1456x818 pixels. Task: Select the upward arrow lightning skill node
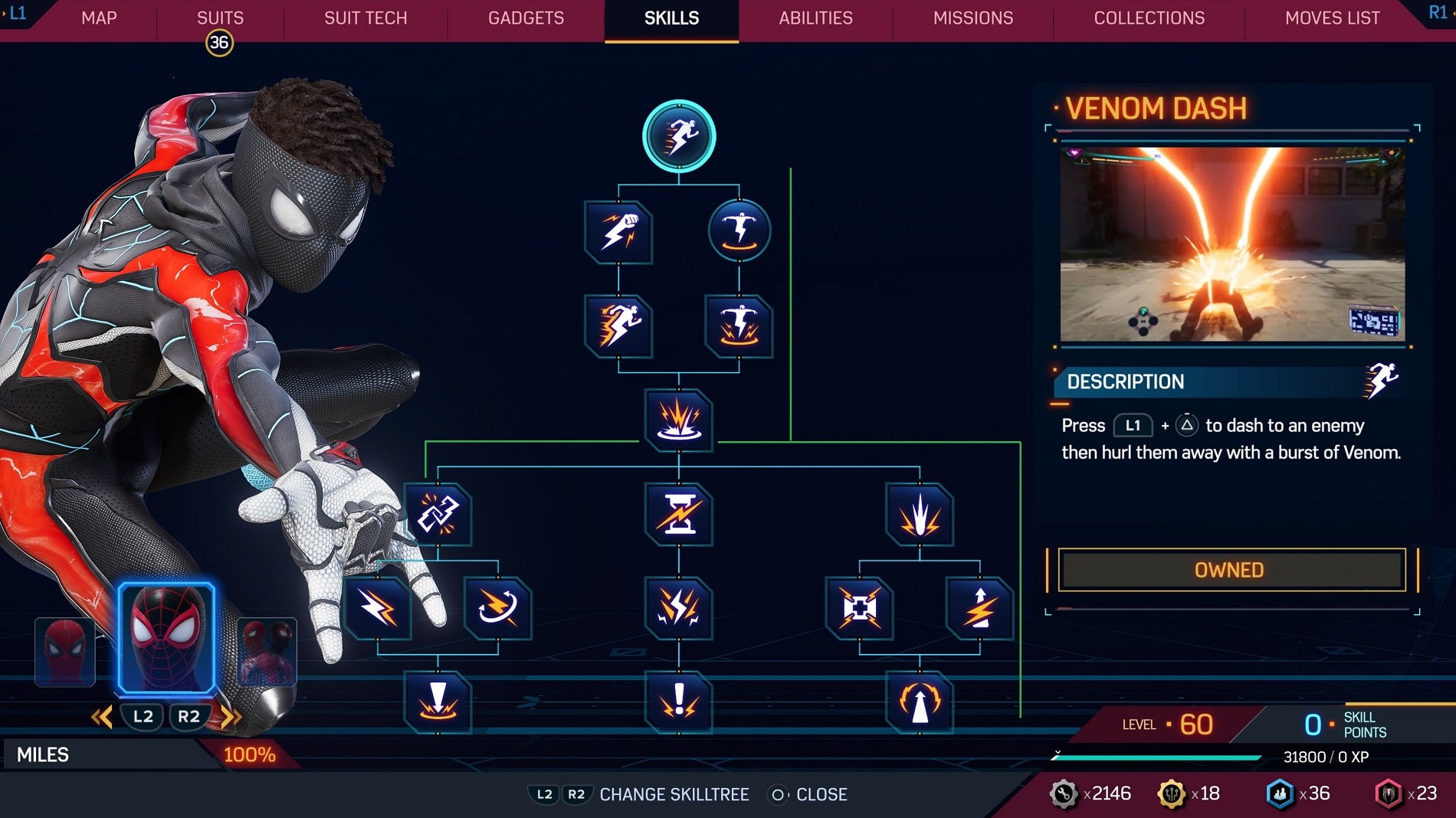pyautogui.click(x=980, y=608)
